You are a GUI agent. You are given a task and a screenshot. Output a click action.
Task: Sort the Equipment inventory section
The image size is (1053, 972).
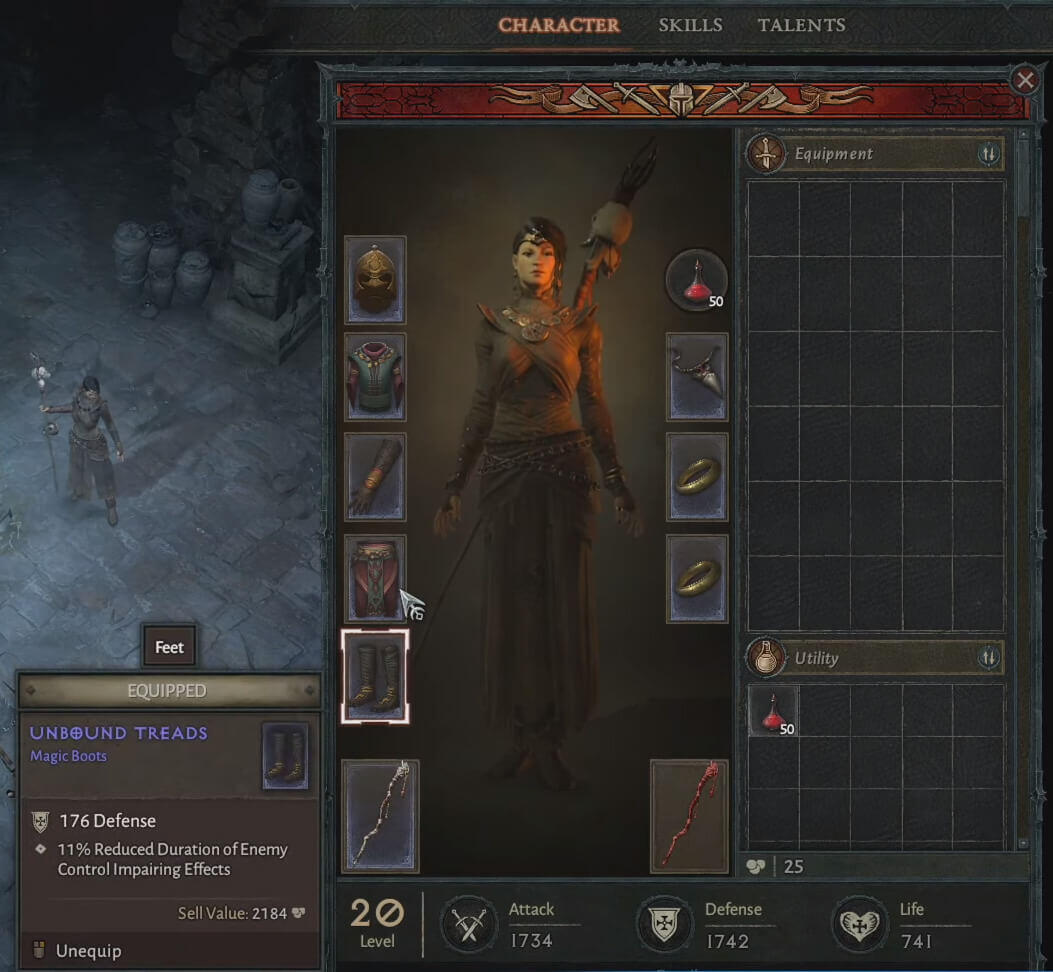989,154
